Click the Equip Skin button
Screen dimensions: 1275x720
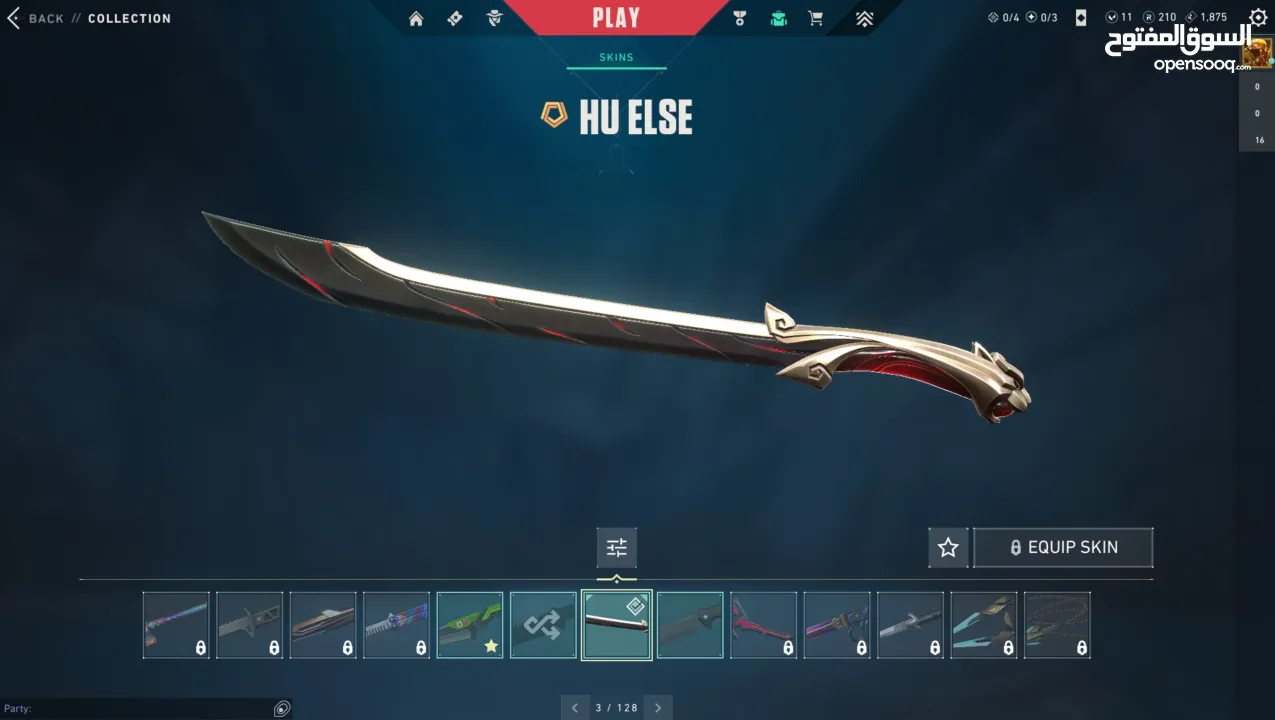(x=1063, y=547)
